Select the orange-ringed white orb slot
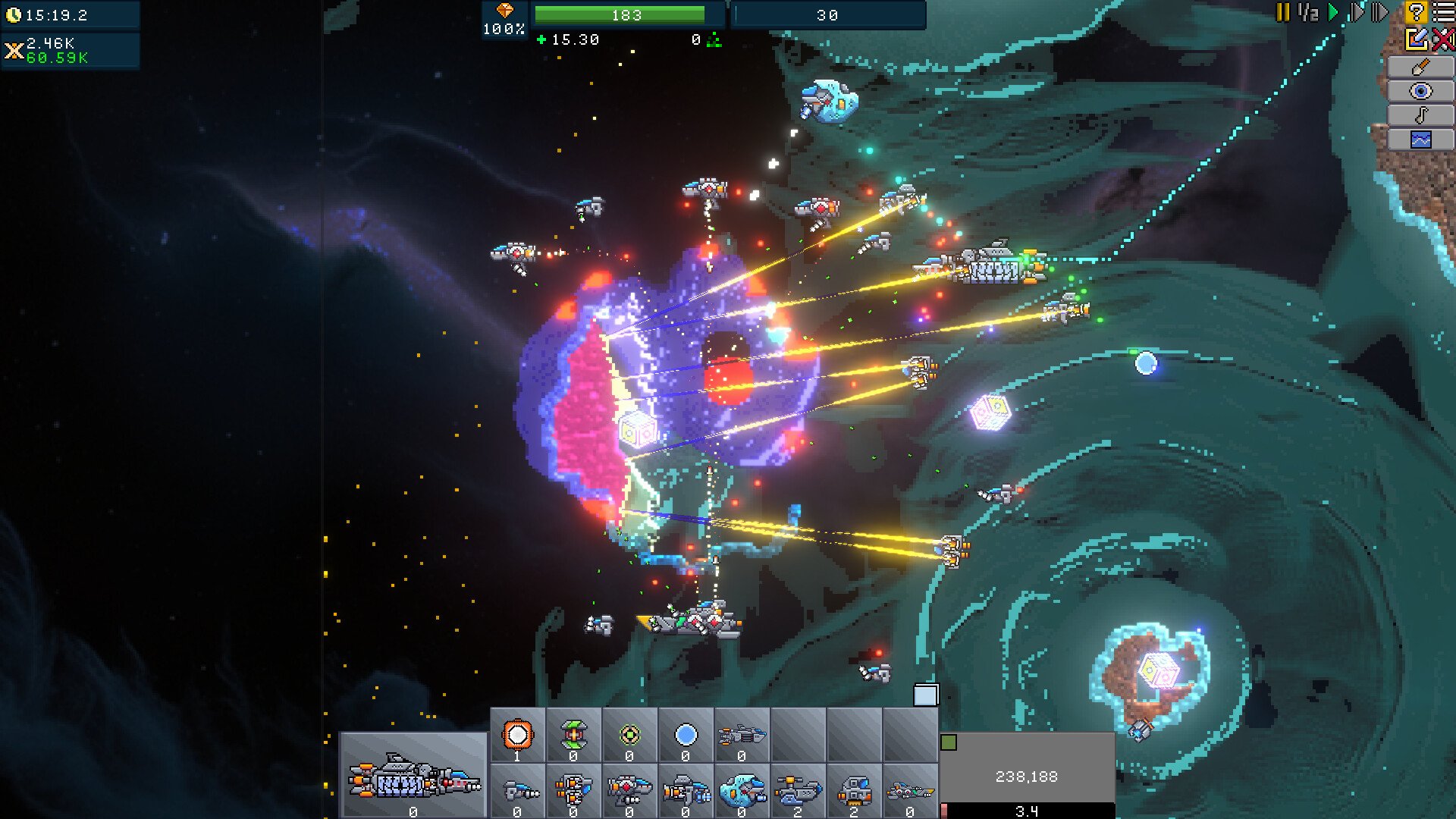This screenshot has width=1456, height=819. click(x=518, y=735)
